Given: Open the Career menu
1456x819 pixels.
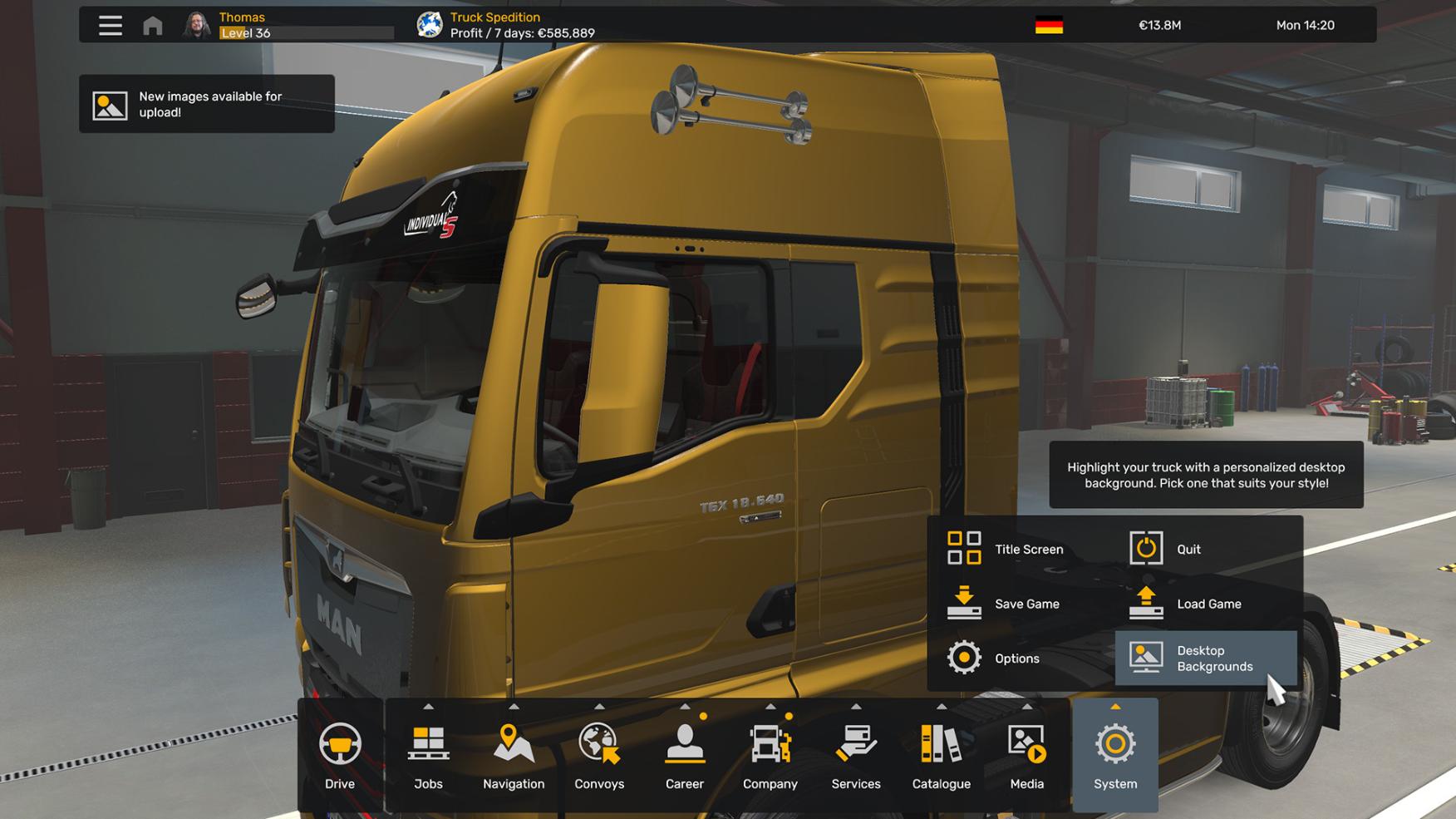Looking at the screenshot, I should coord(685,755).
